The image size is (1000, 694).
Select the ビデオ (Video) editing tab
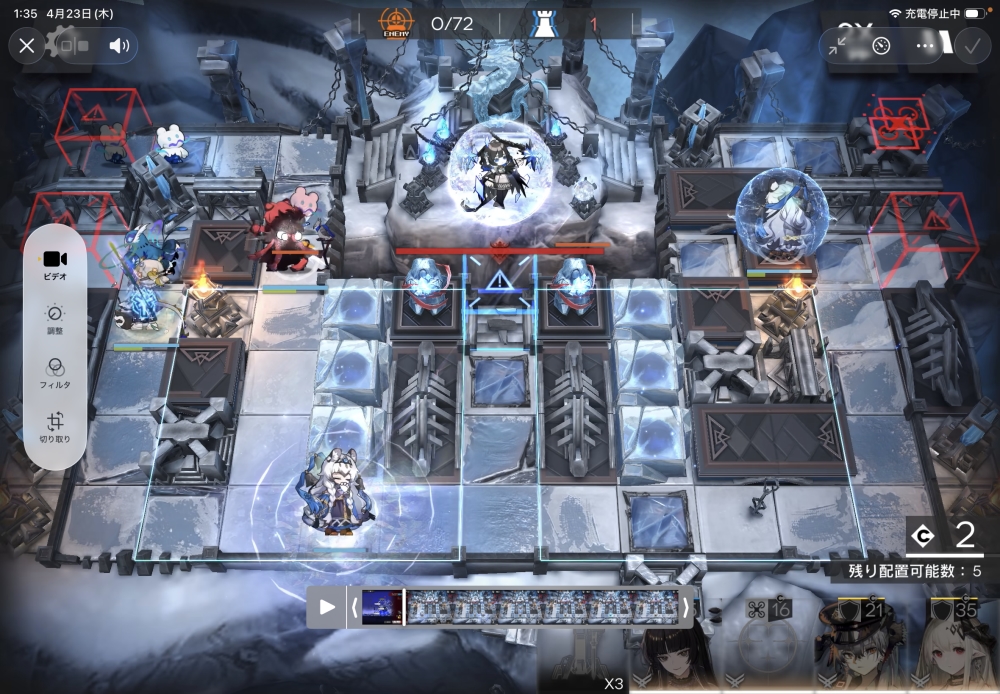click(55, 266)
